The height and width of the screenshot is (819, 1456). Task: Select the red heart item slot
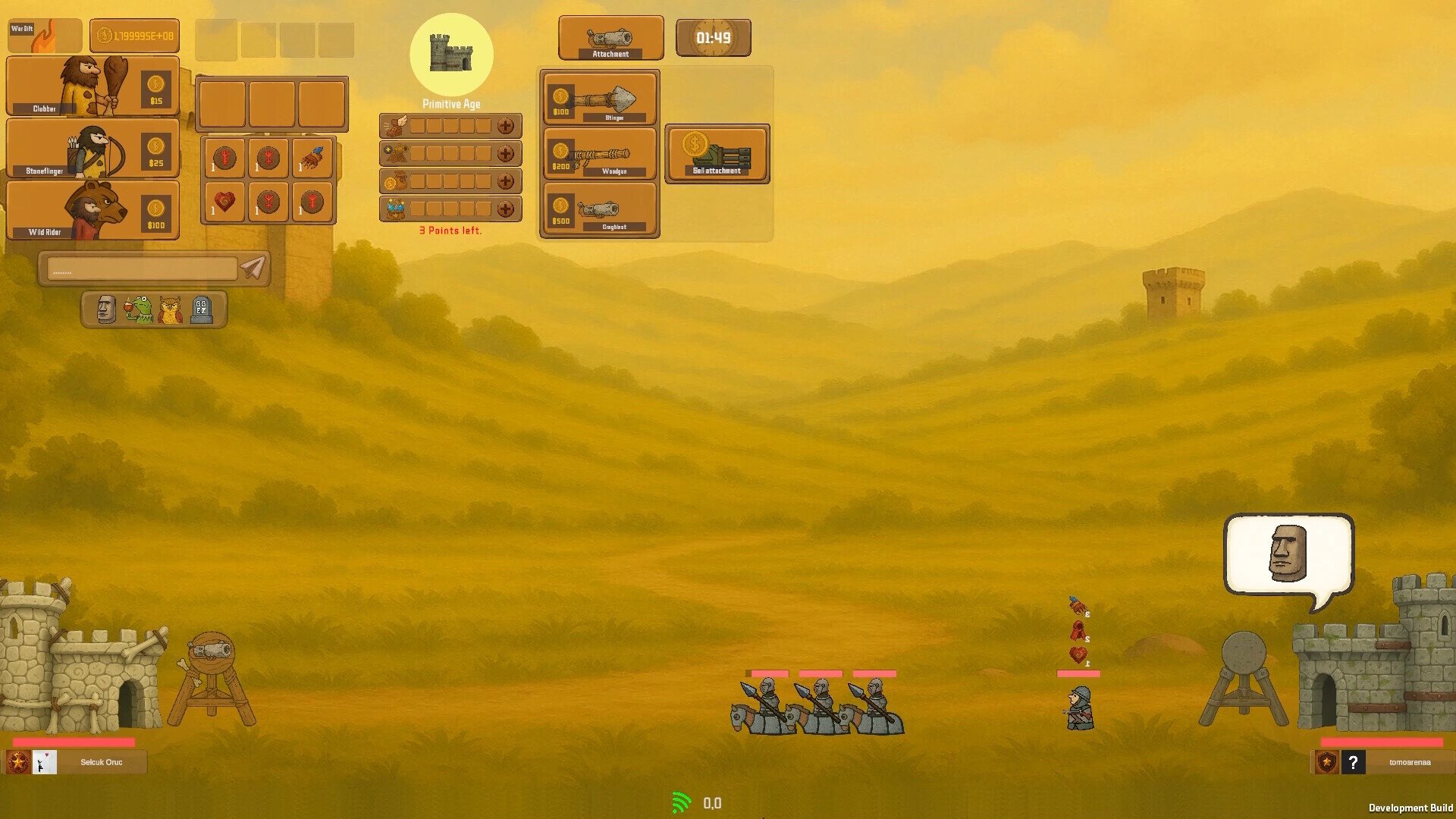point(224,202)
